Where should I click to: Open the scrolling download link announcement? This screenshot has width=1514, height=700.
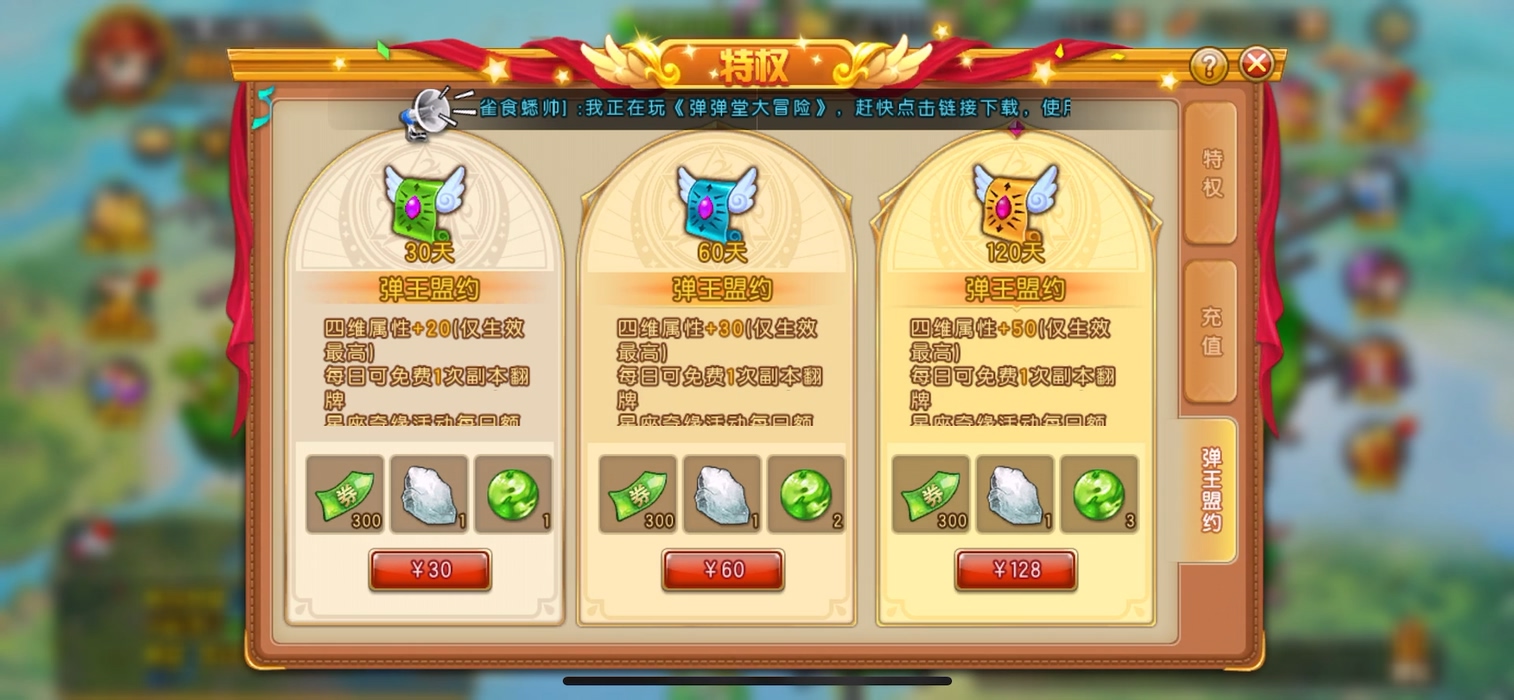coord(775,108)
